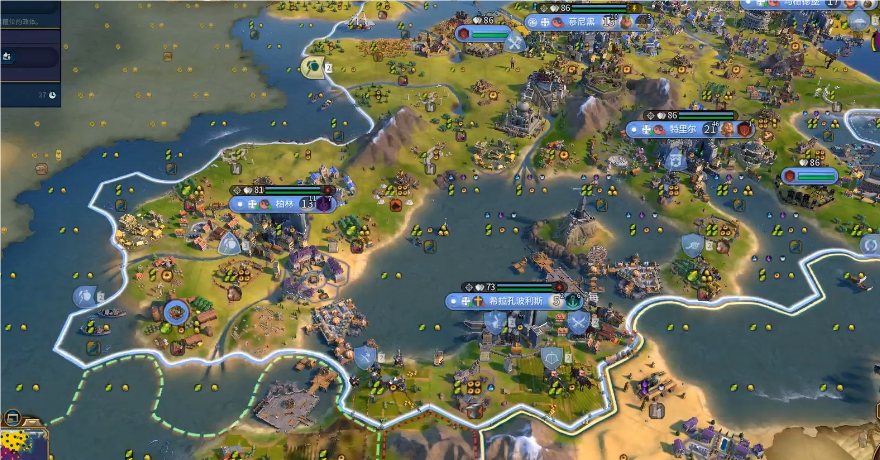Choose the 特里尔 city banner
Screen dimensions: 880x460
coord(680,129)
